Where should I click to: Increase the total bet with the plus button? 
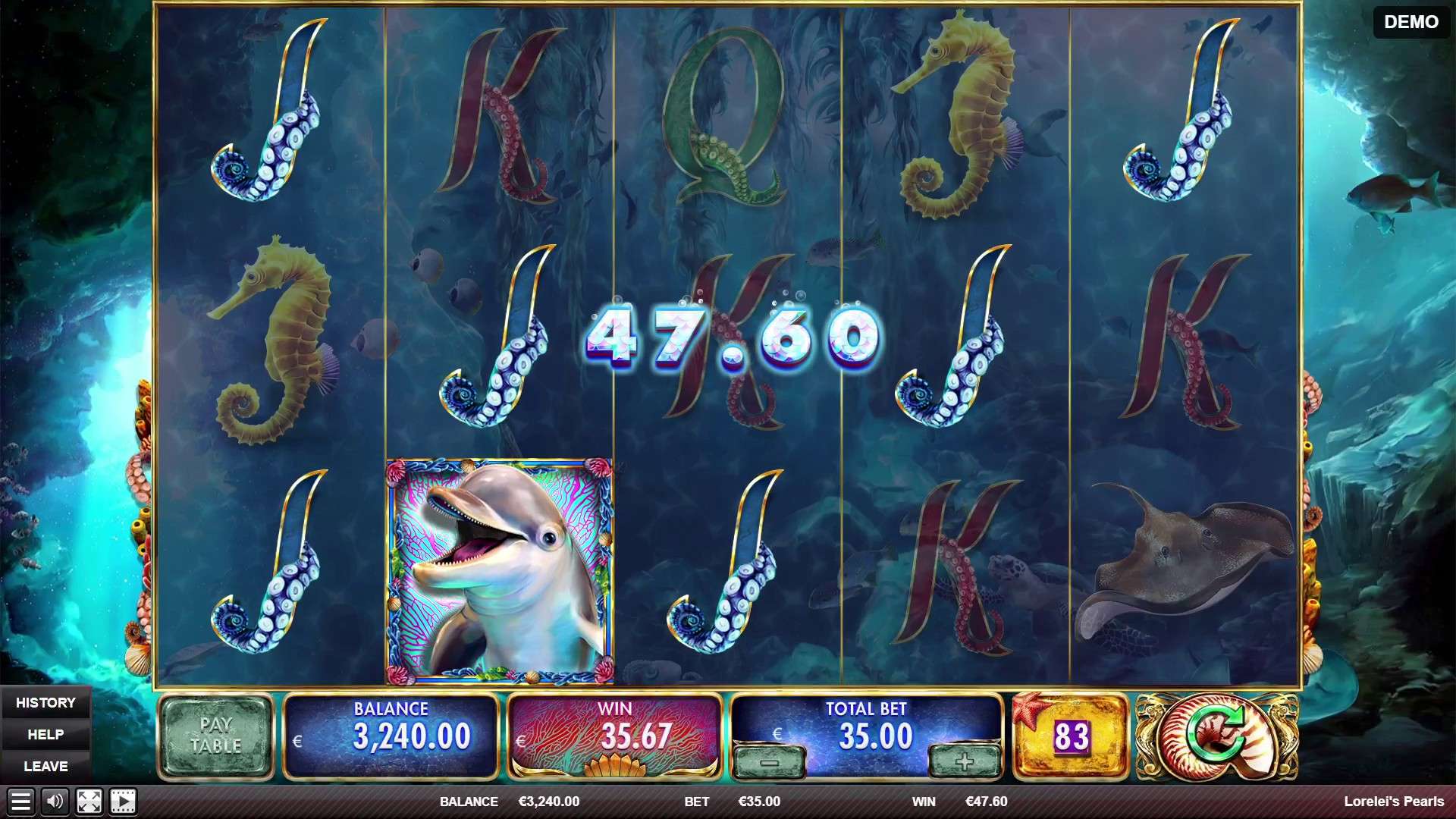click(963, 759)
